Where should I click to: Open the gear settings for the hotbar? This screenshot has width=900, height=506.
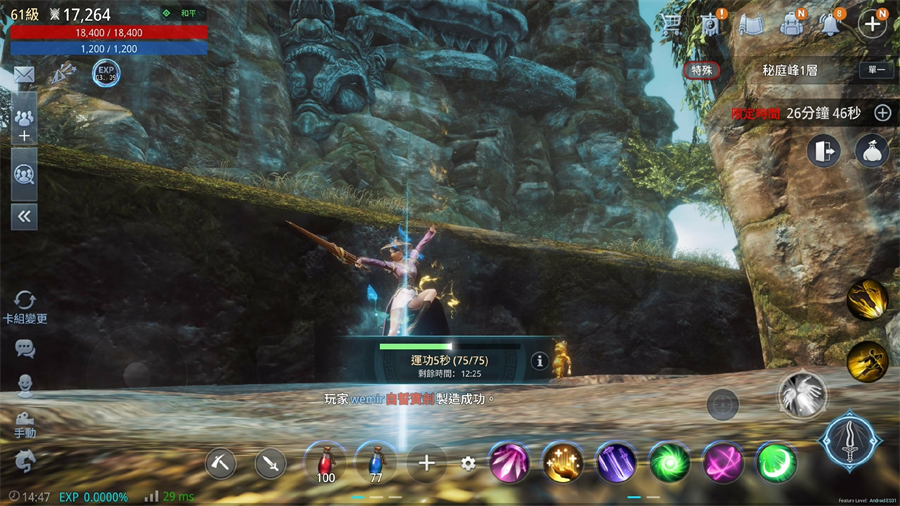tap(468, 463)
